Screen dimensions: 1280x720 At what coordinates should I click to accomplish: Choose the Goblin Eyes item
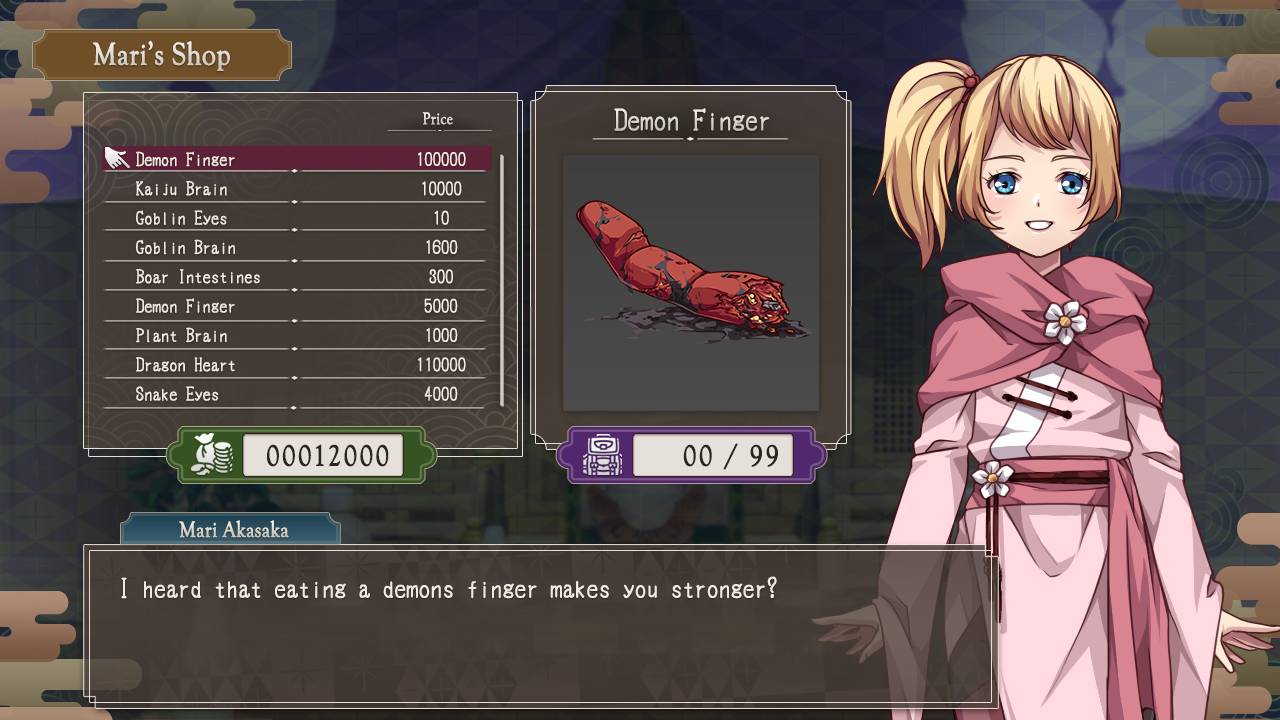[298, 218]
